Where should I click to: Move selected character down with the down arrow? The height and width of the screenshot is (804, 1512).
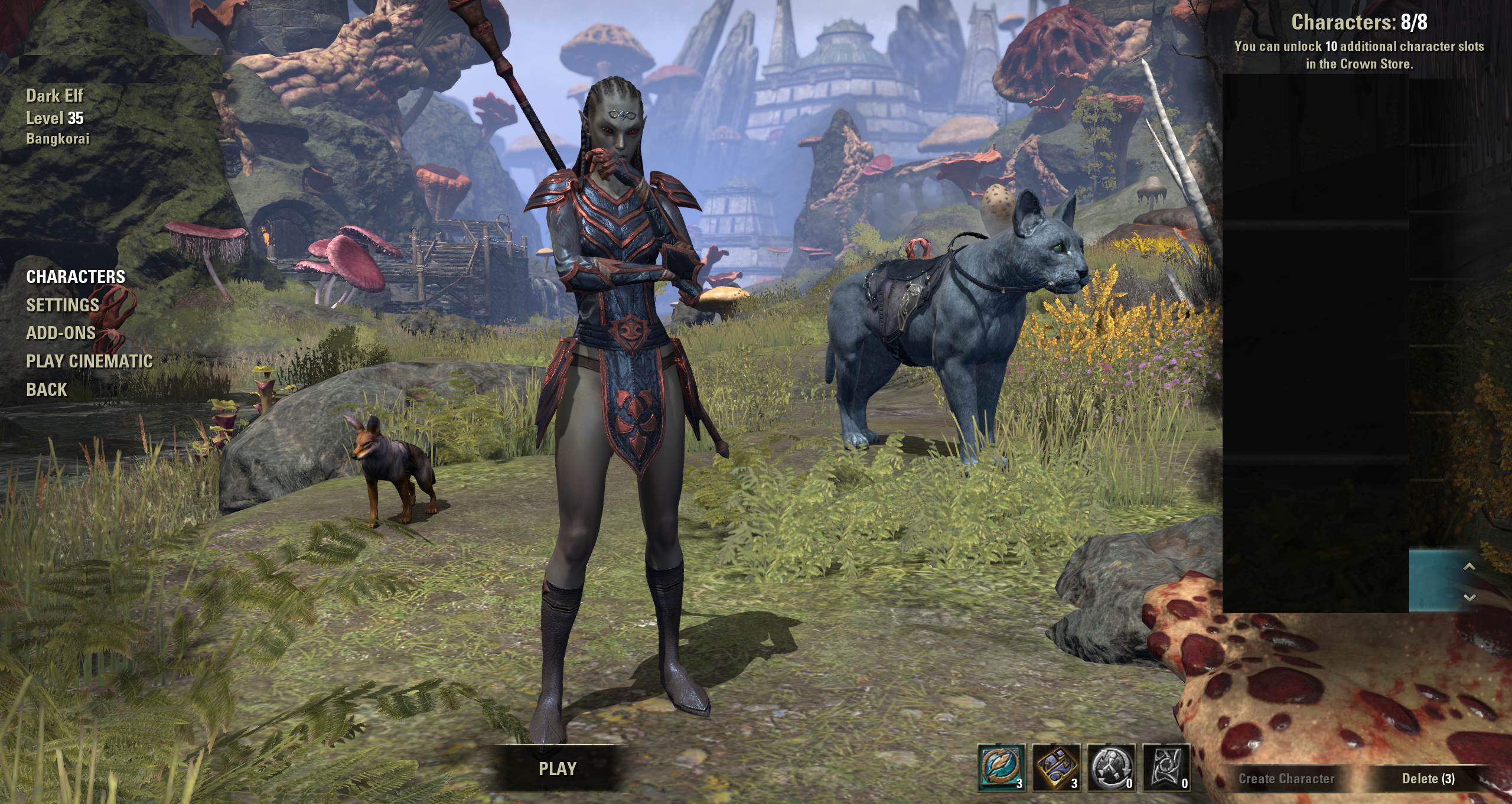1469,597
